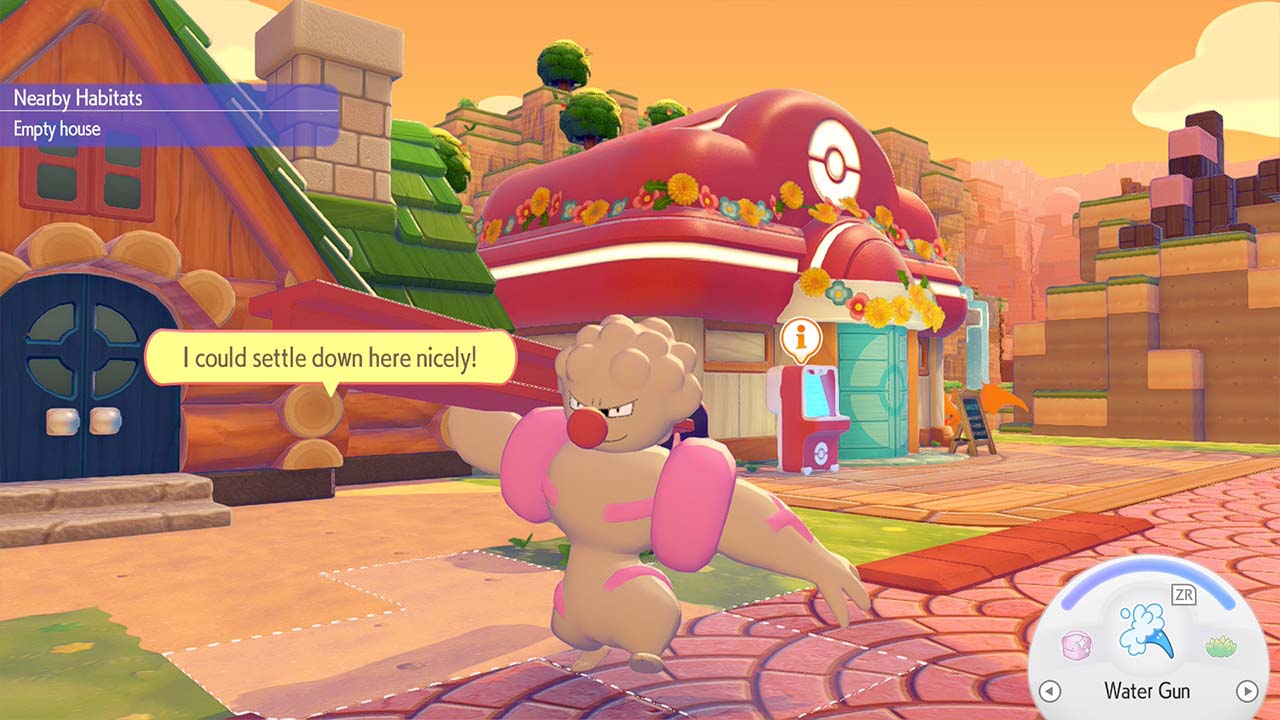The height and width of the screenshot is (720, 1280).
Task: Click the "I could settle down here nicely!" bubble
Action: coord(331,357)
